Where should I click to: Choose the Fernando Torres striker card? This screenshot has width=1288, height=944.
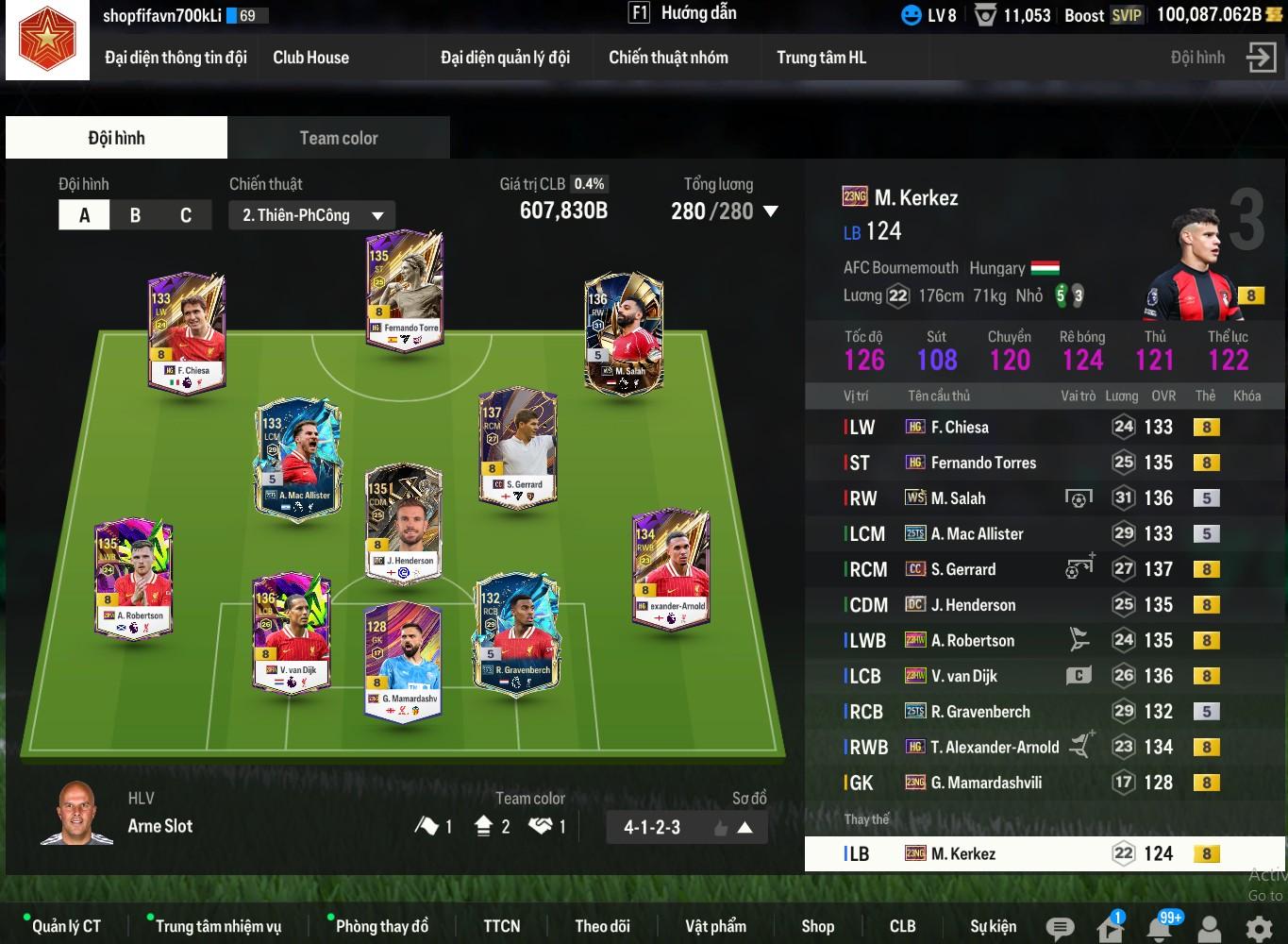(x=404, y=291)
